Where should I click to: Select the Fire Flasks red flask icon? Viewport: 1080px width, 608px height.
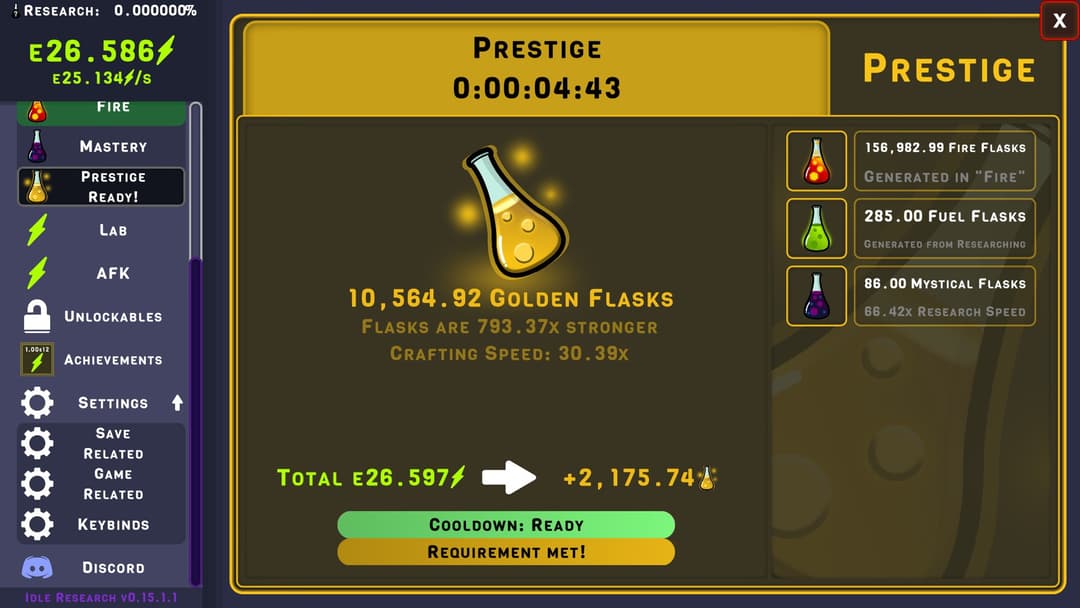816,161
